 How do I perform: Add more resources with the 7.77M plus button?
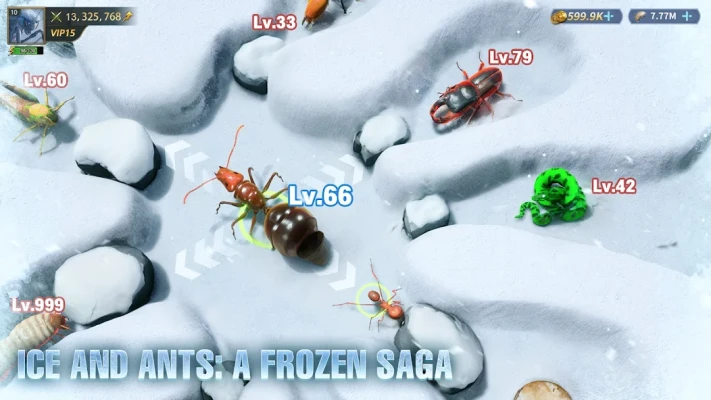(688, 16)
